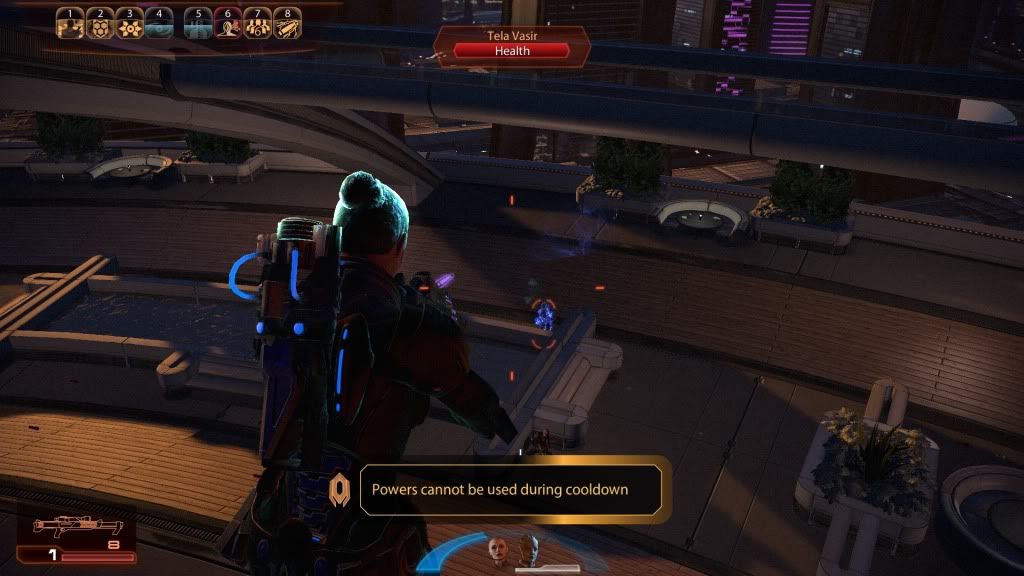
Task: Activate the squad power in slot 7
Action: click(257, 24)
